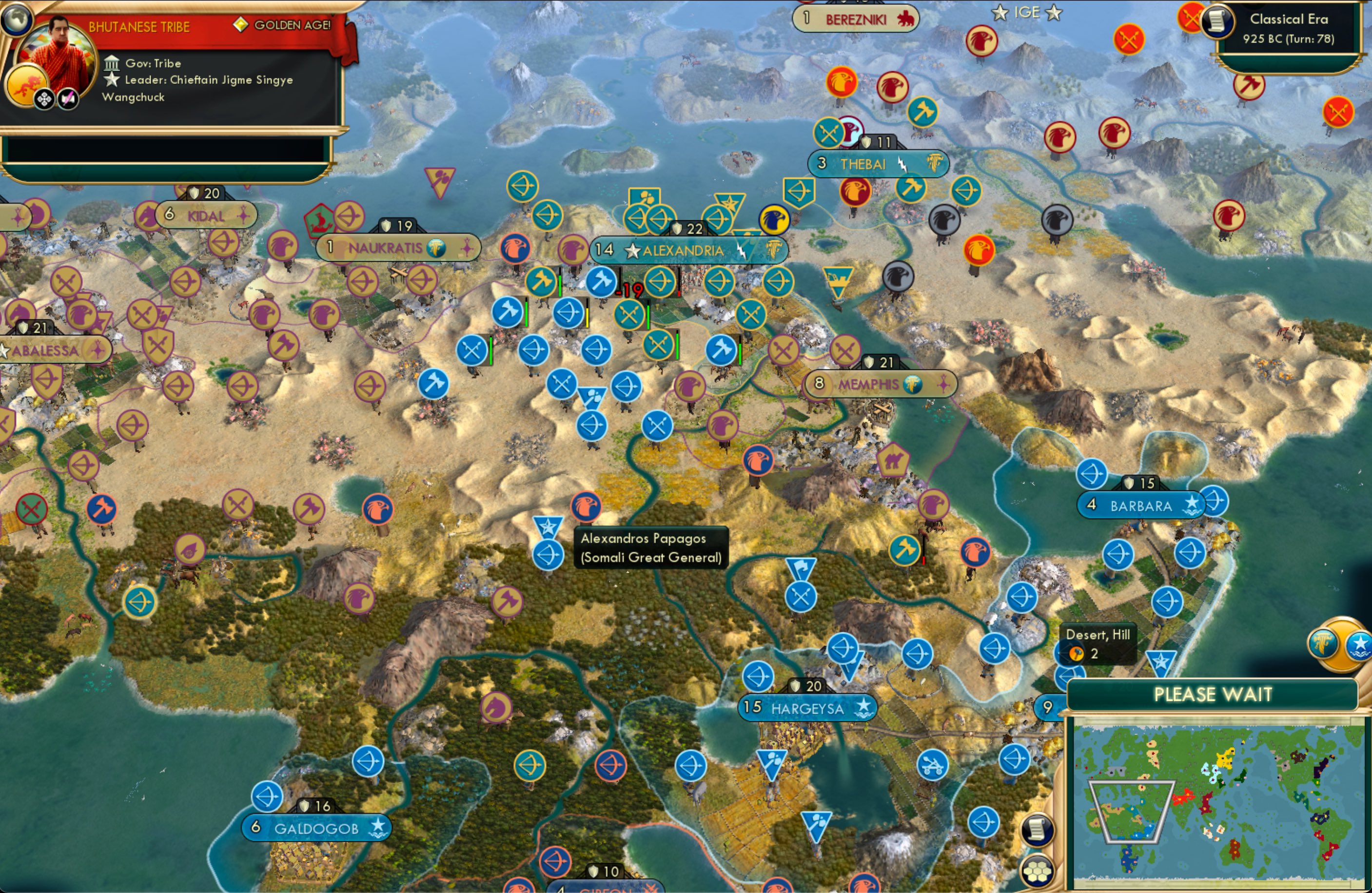Screen dimensions: 1372x893
Task: Open the Alexandria city banner
Action: pyautogui.click(x=683, y=250)
